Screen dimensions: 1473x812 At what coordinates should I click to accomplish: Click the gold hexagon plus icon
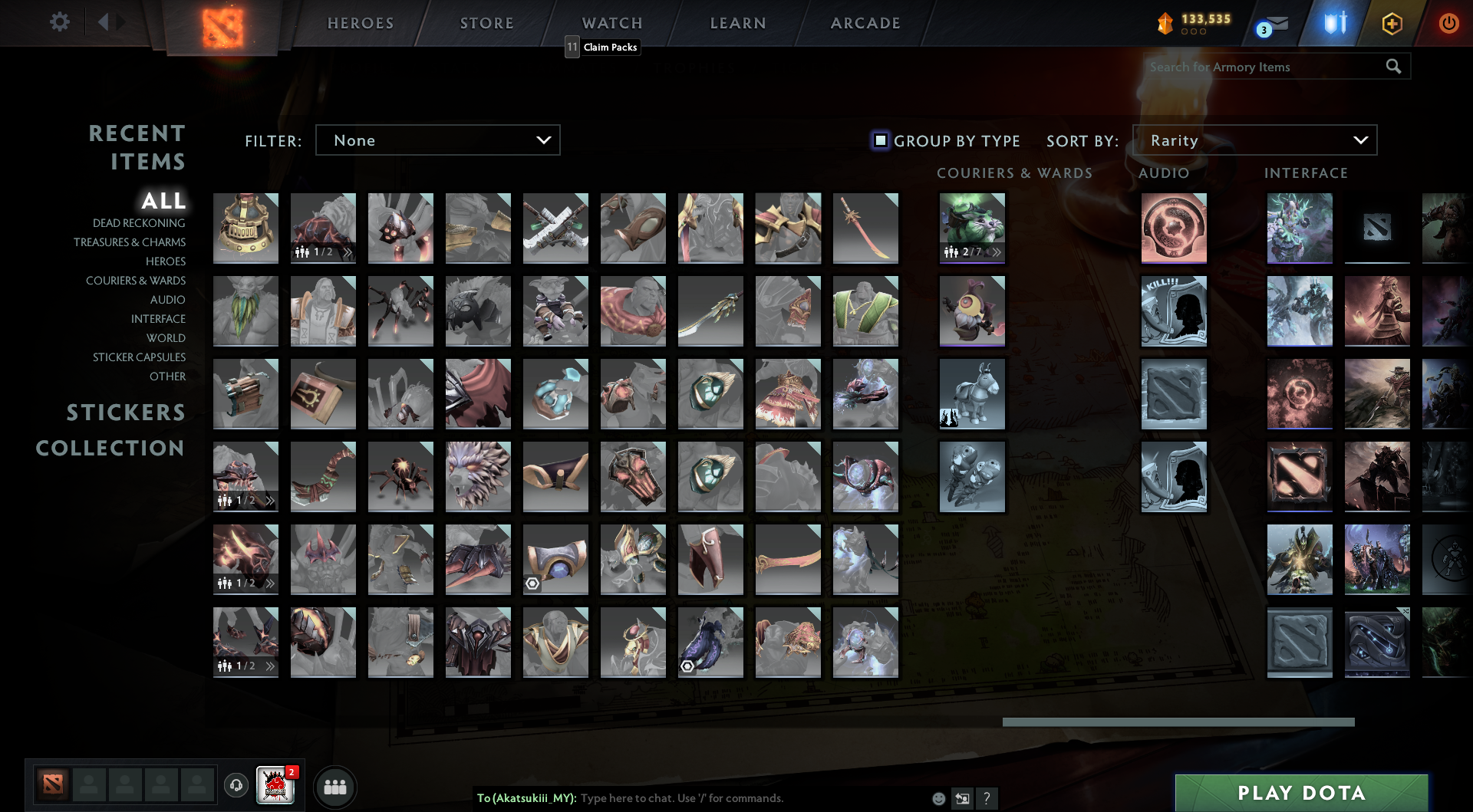1392,23
